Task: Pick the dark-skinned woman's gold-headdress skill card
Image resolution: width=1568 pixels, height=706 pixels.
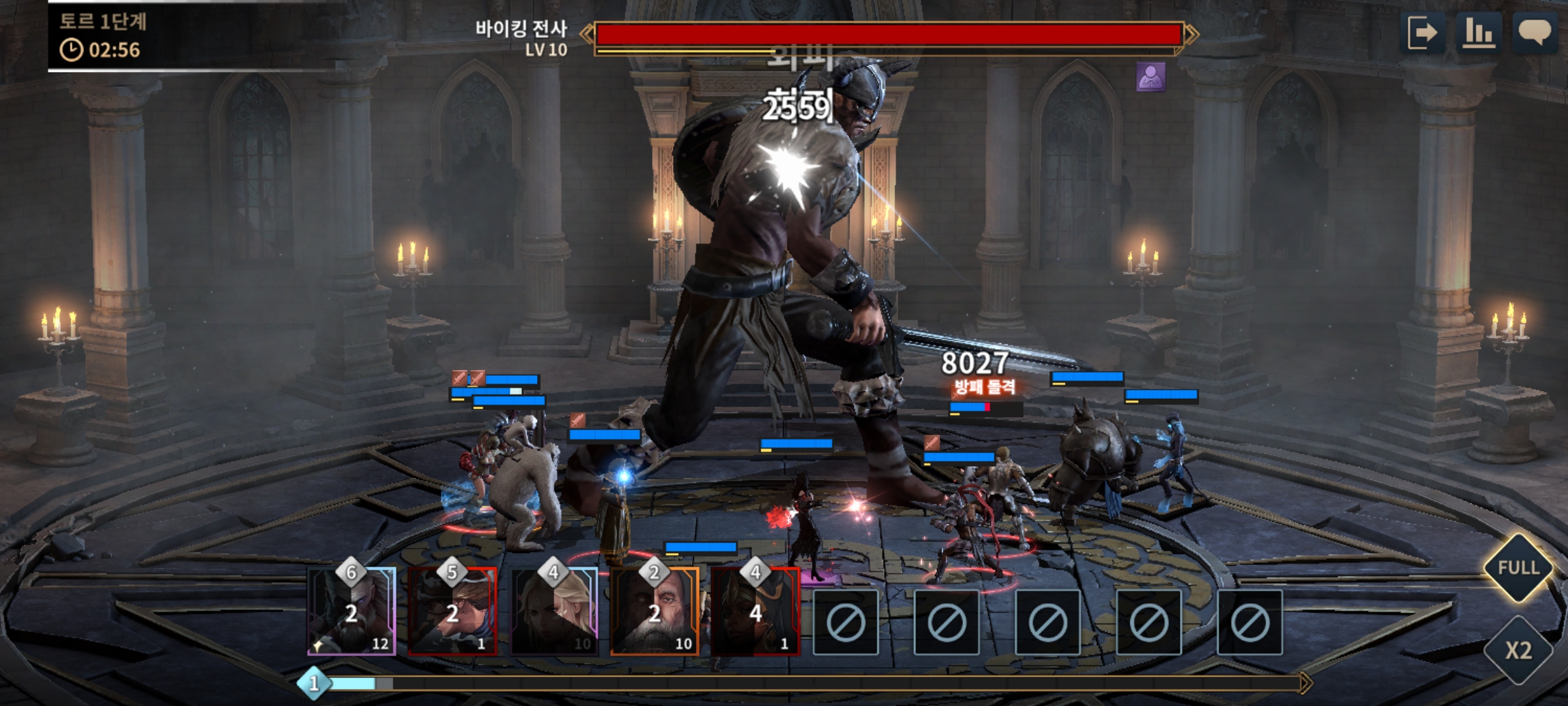Action: [755, 612]
